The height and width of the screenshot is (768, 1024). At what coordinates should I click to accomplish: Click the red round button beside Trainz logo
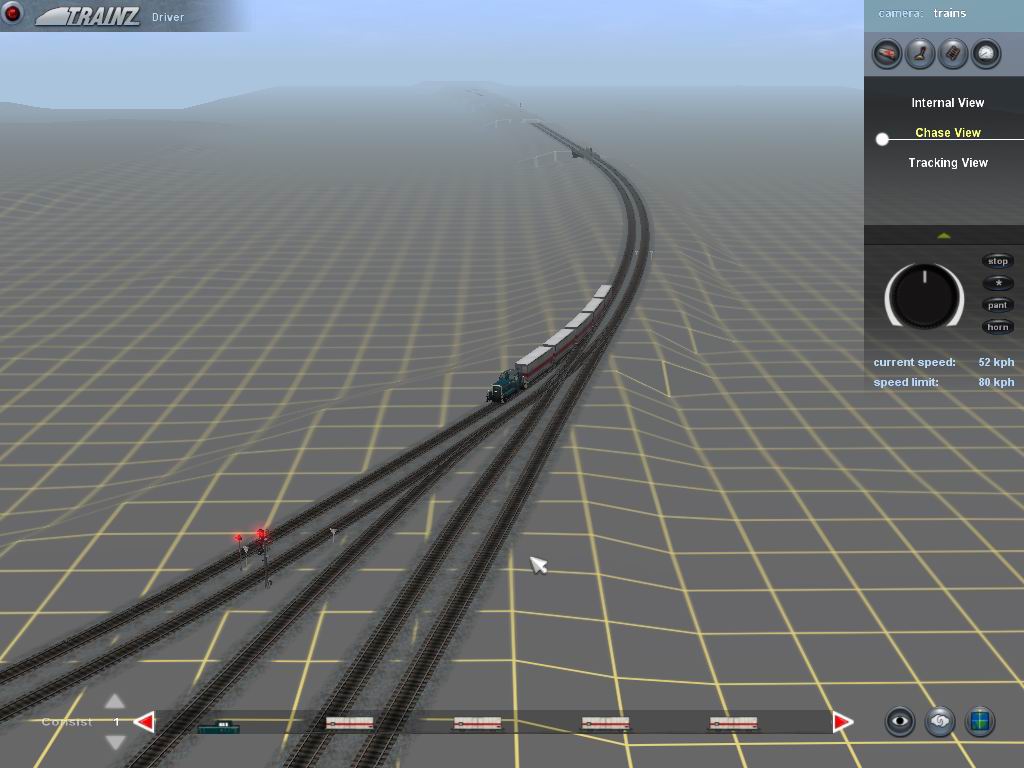pos(13,14)
